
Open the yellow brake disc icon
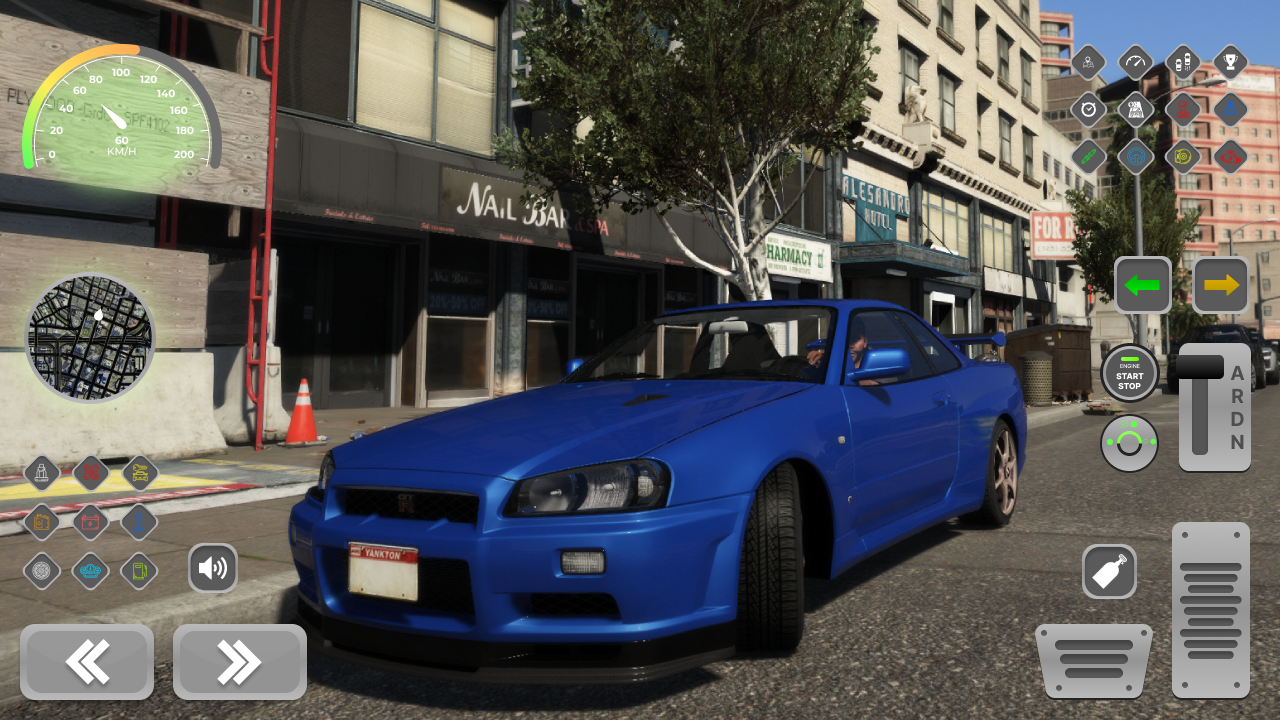point(1182,155)
